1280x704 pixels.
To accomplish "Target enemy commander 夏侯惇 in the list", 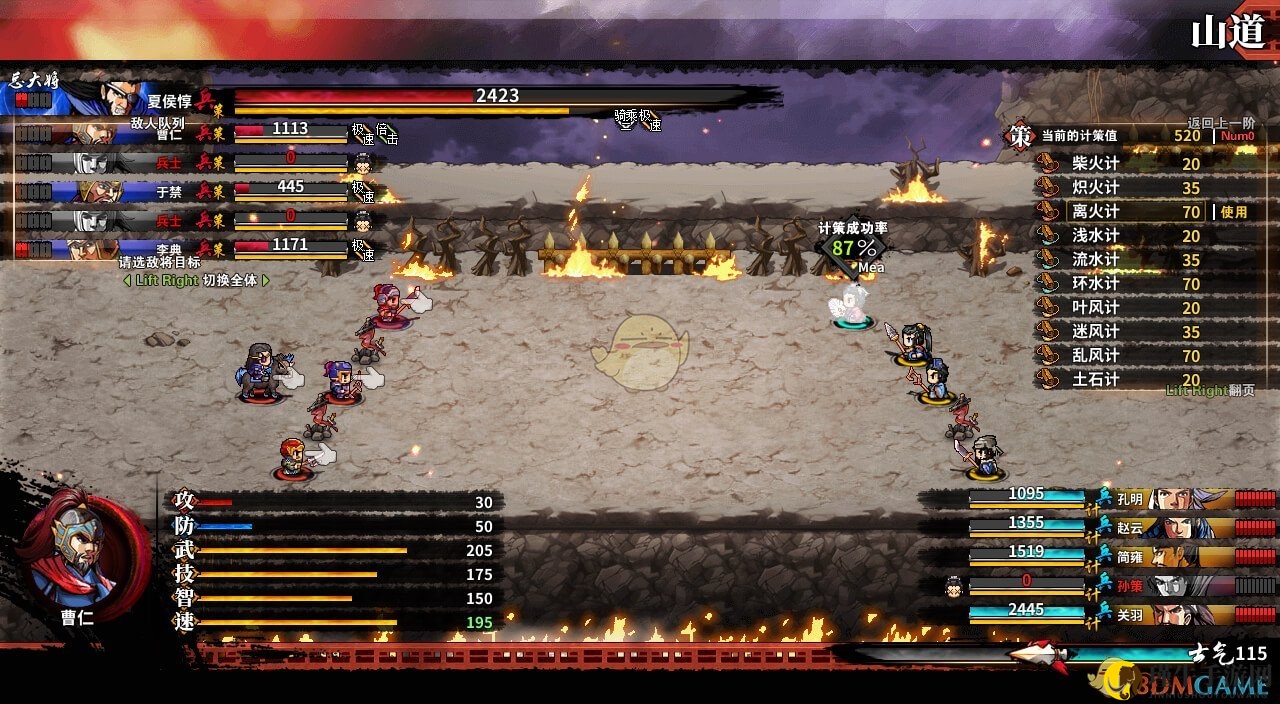I will click(x=166, y=100).
